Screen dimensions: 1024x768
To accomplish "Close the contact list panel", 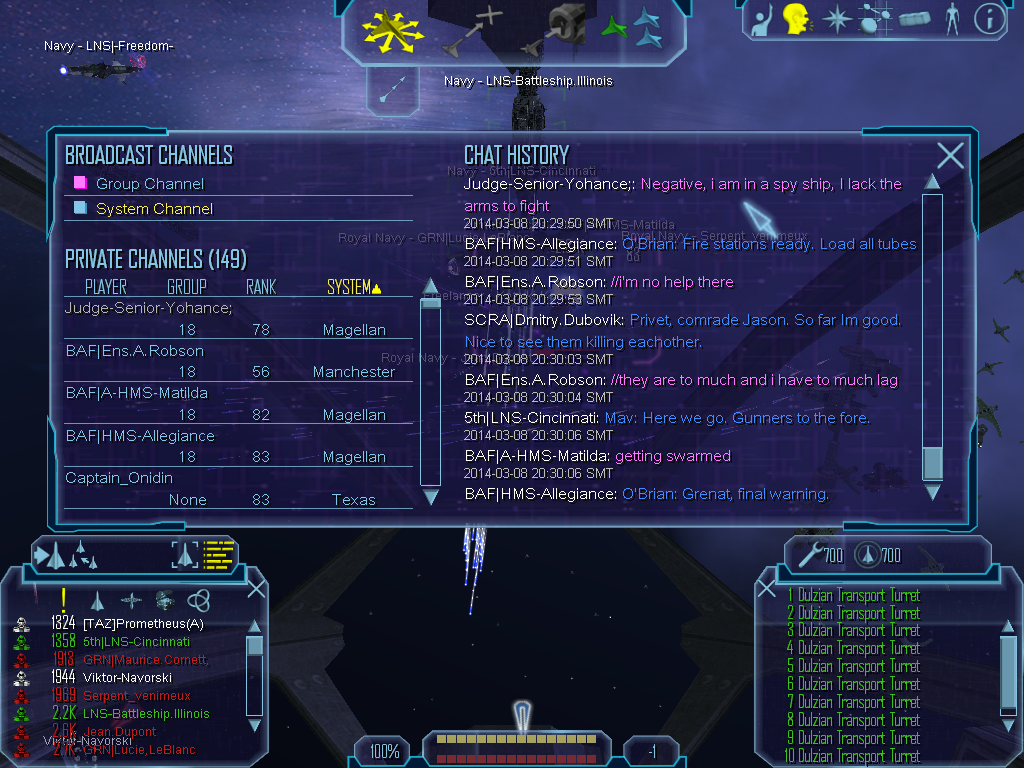I will [x=256, y=589].
